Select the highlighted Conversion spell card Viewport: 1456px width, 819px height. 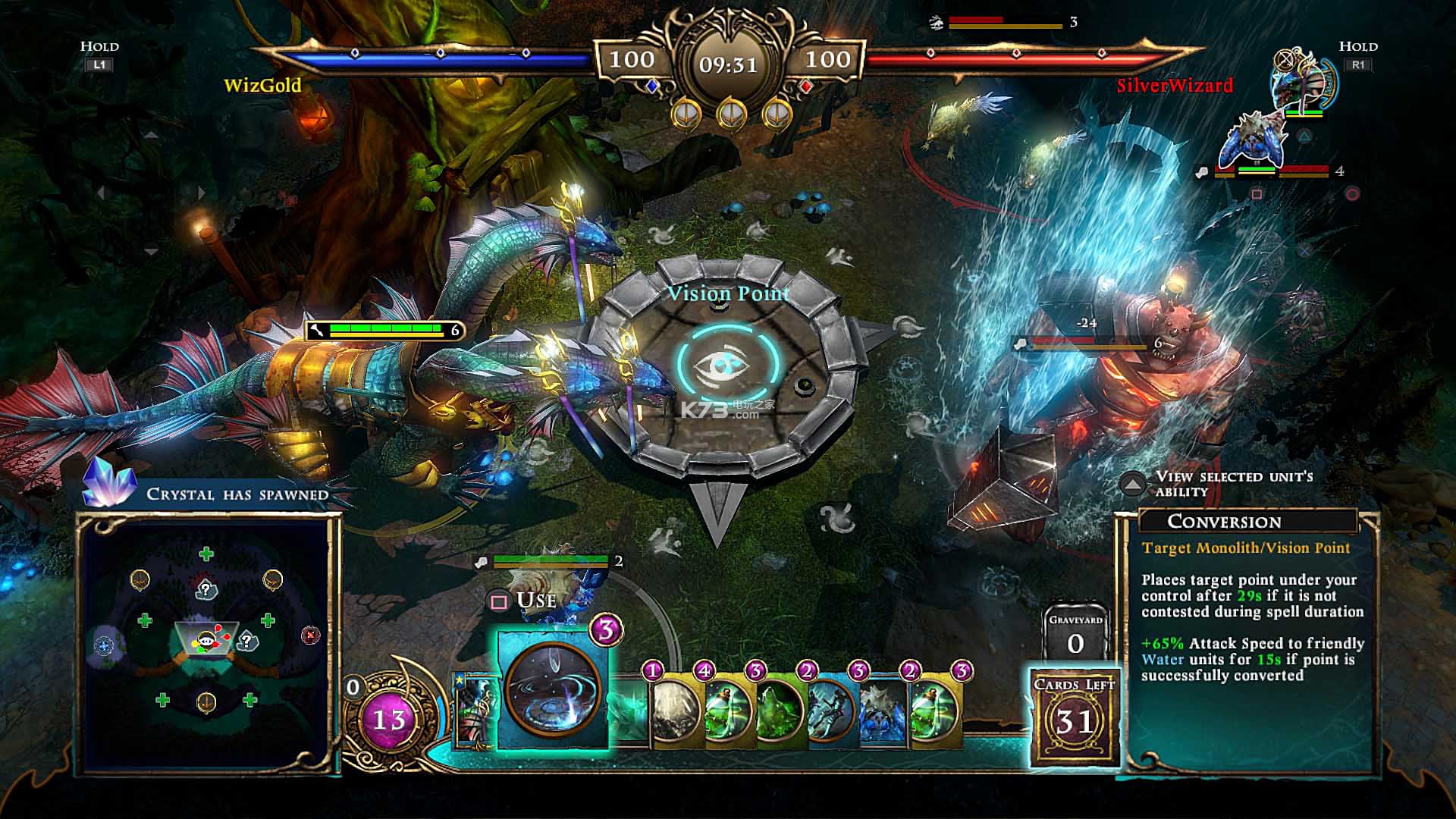point(553,690)
